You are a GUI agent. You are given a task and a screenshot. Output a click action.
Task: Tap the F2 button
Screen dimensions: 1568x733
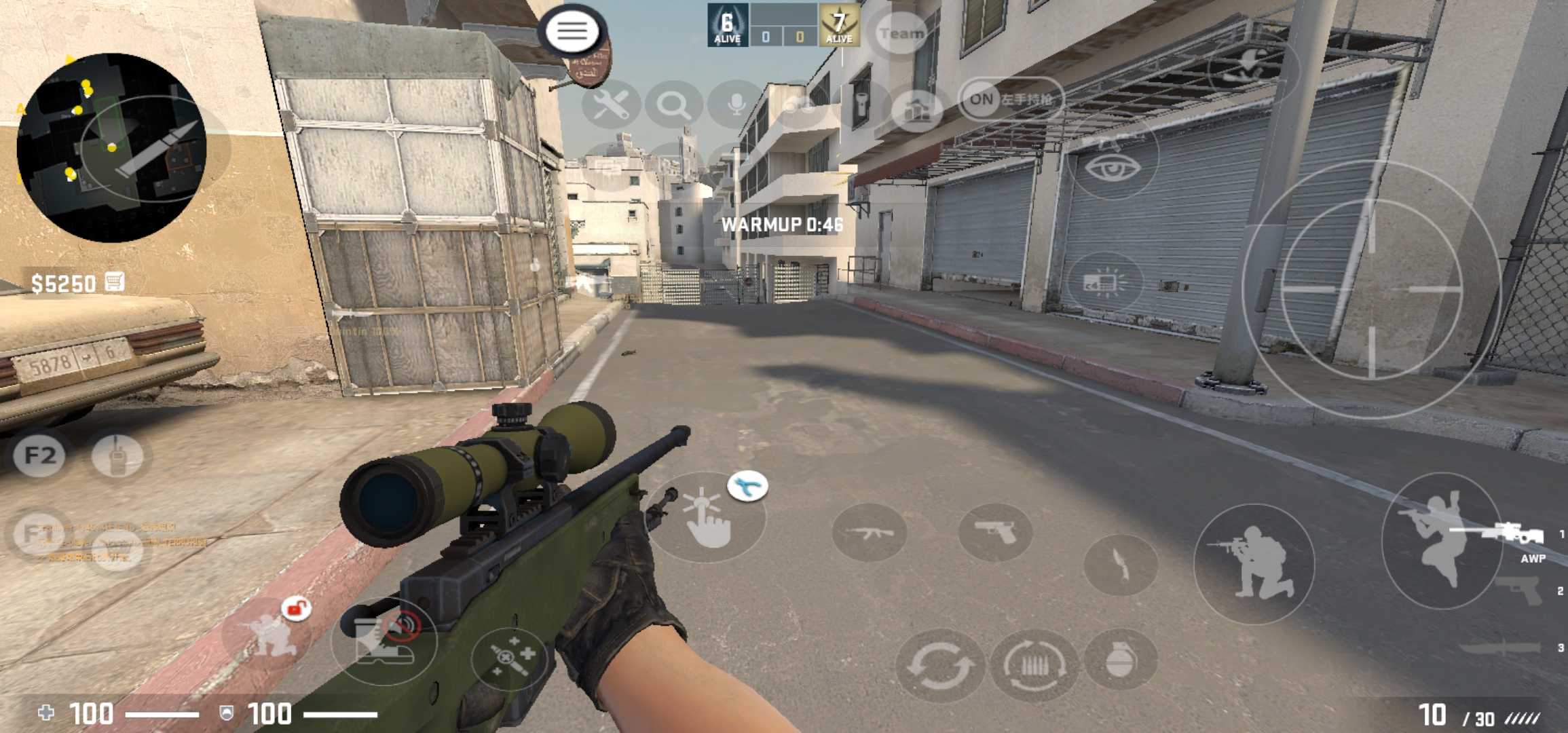click(x=39, y=455)
